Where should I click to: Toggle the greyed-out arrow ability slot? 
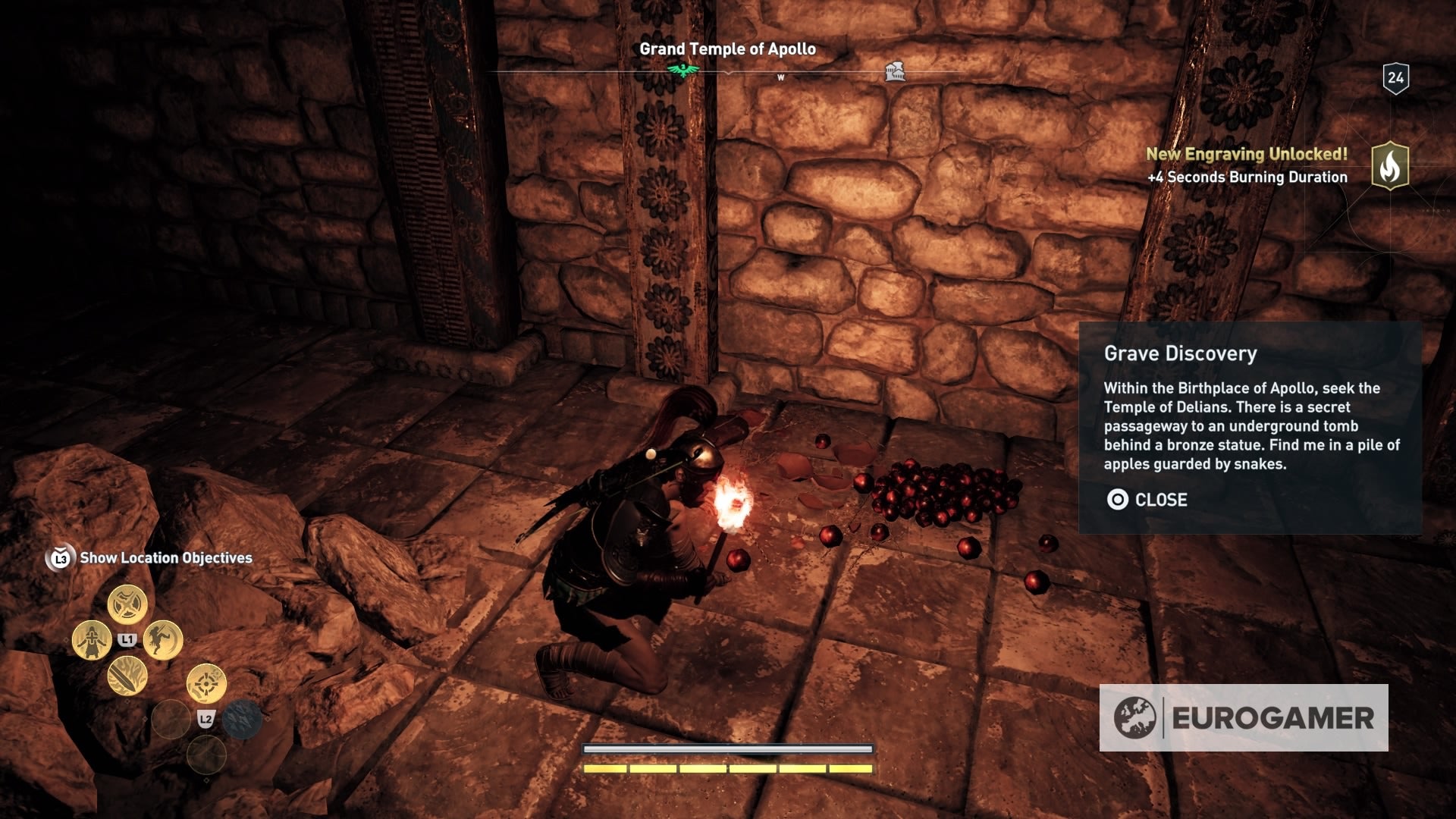[240, 720]
